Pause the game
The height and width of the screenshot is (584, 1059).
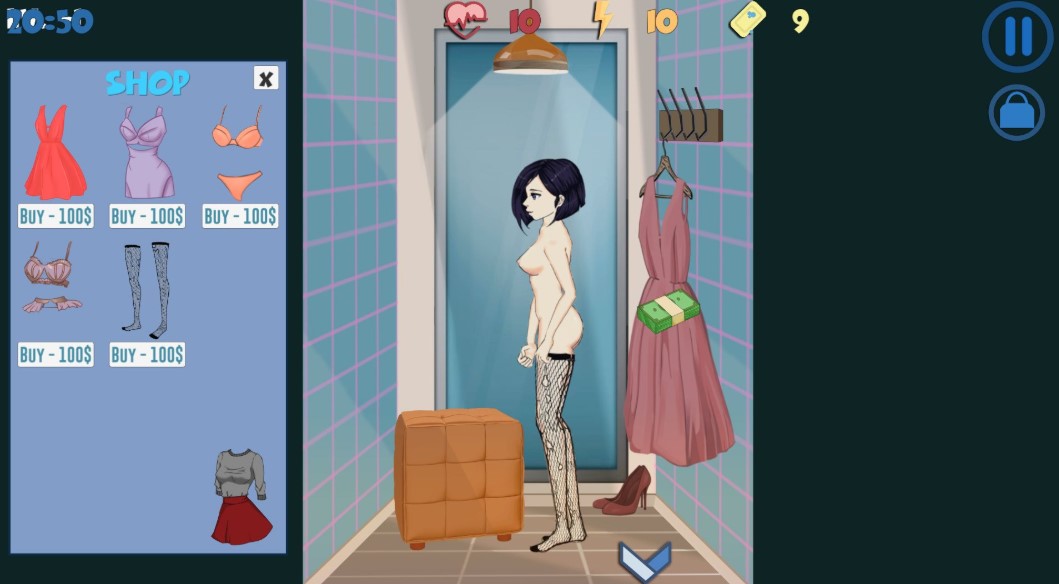[x=1017, y=37]
